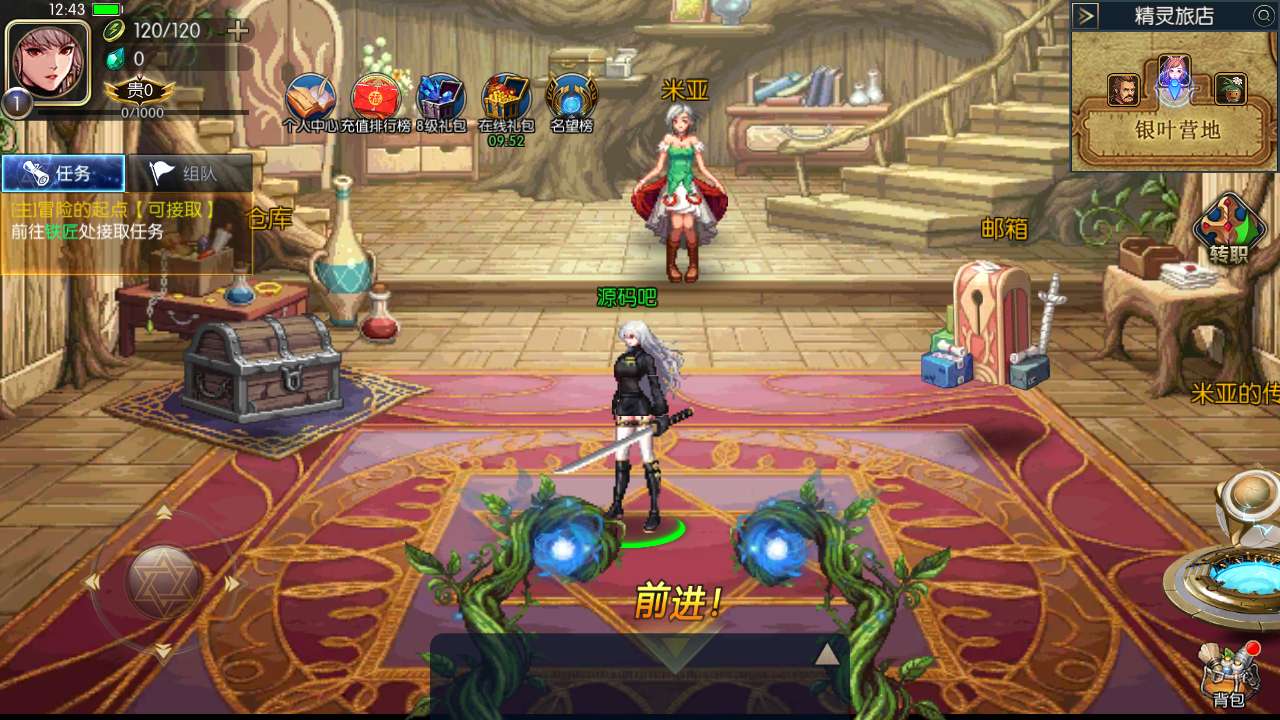Open the 转职 job change icon
This screenshot has width=1280, height=720.
point(1228,228)
